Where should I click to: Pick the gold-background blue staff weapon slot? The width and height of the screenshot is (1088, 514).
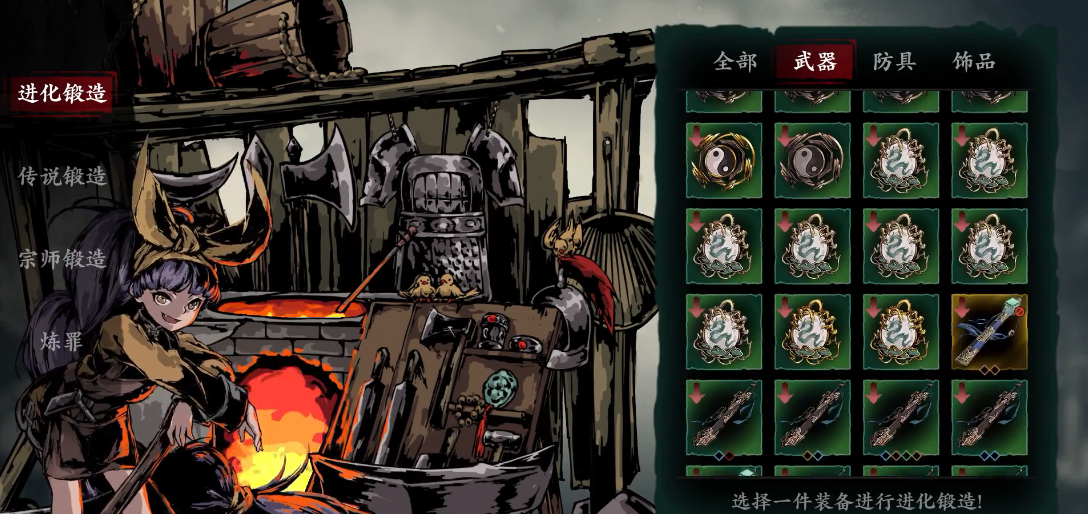pyautogui.click(x=989, y=332)
